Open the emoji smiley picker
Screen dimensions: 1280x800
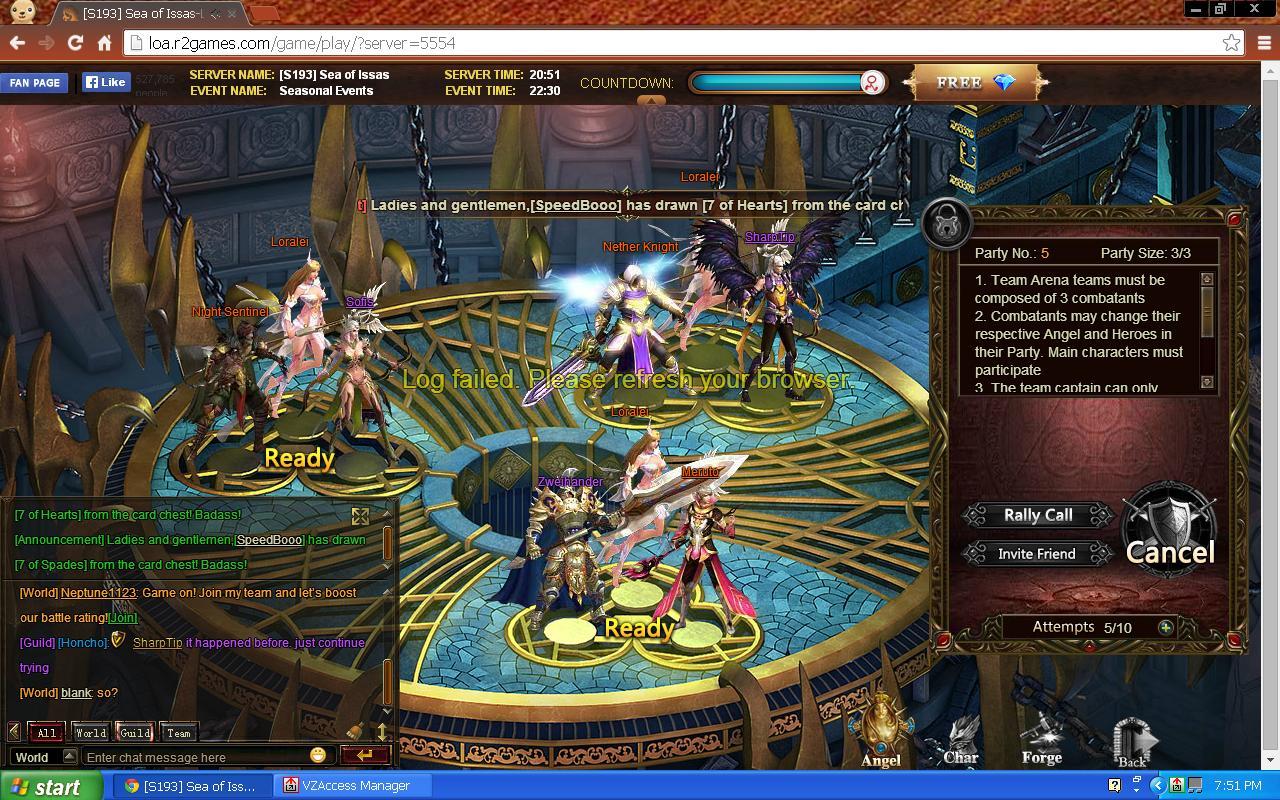pos(318,755)
